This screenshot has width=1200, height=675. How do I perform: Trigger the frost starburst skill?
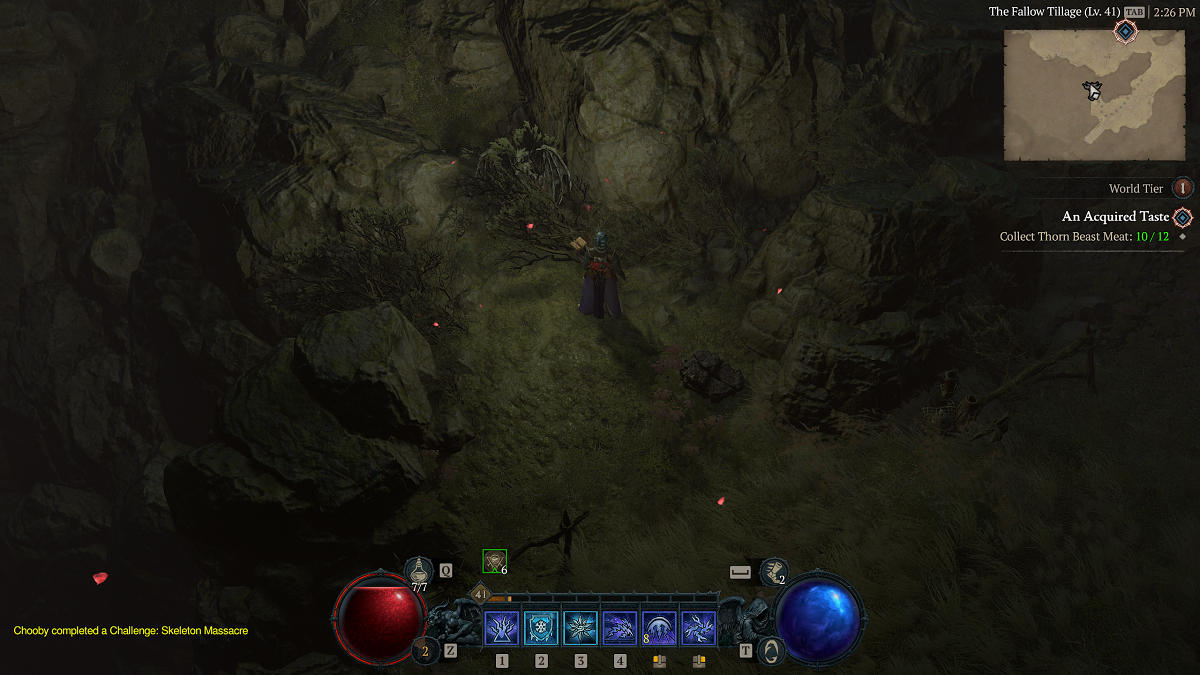(580, 629)
